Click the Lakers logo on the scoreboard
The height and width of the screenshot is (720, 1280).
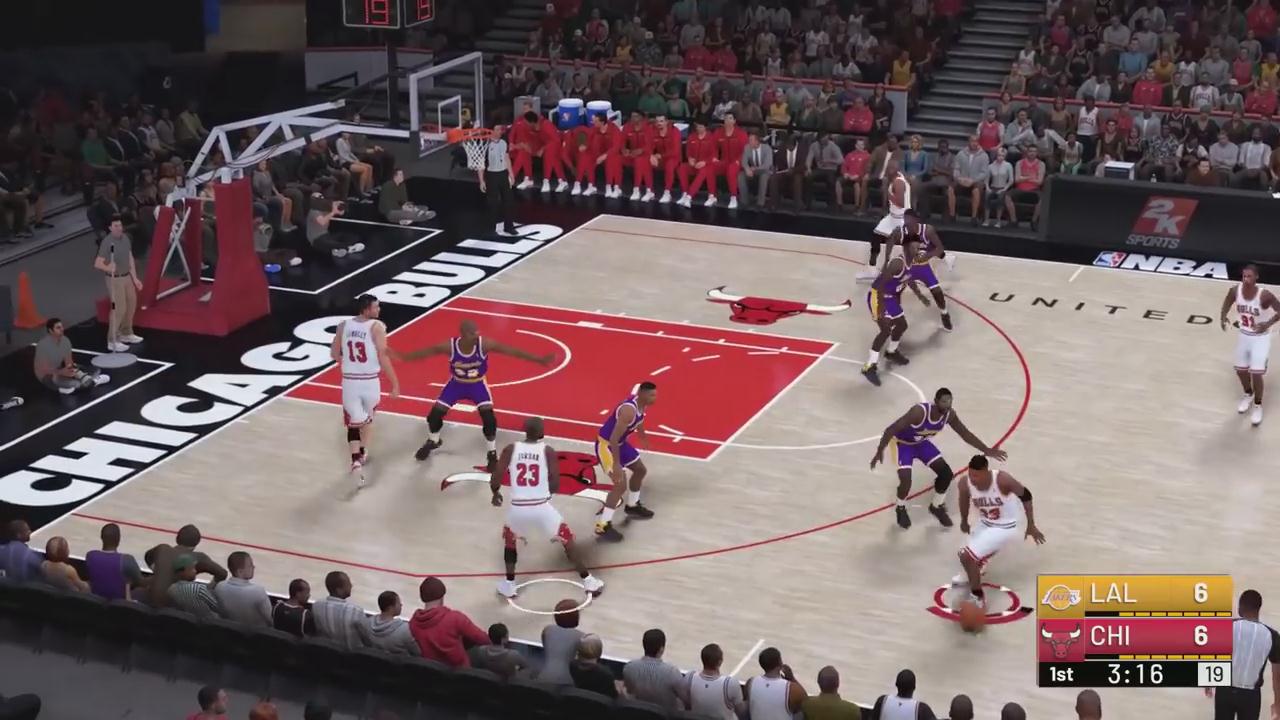[1060, 597]
